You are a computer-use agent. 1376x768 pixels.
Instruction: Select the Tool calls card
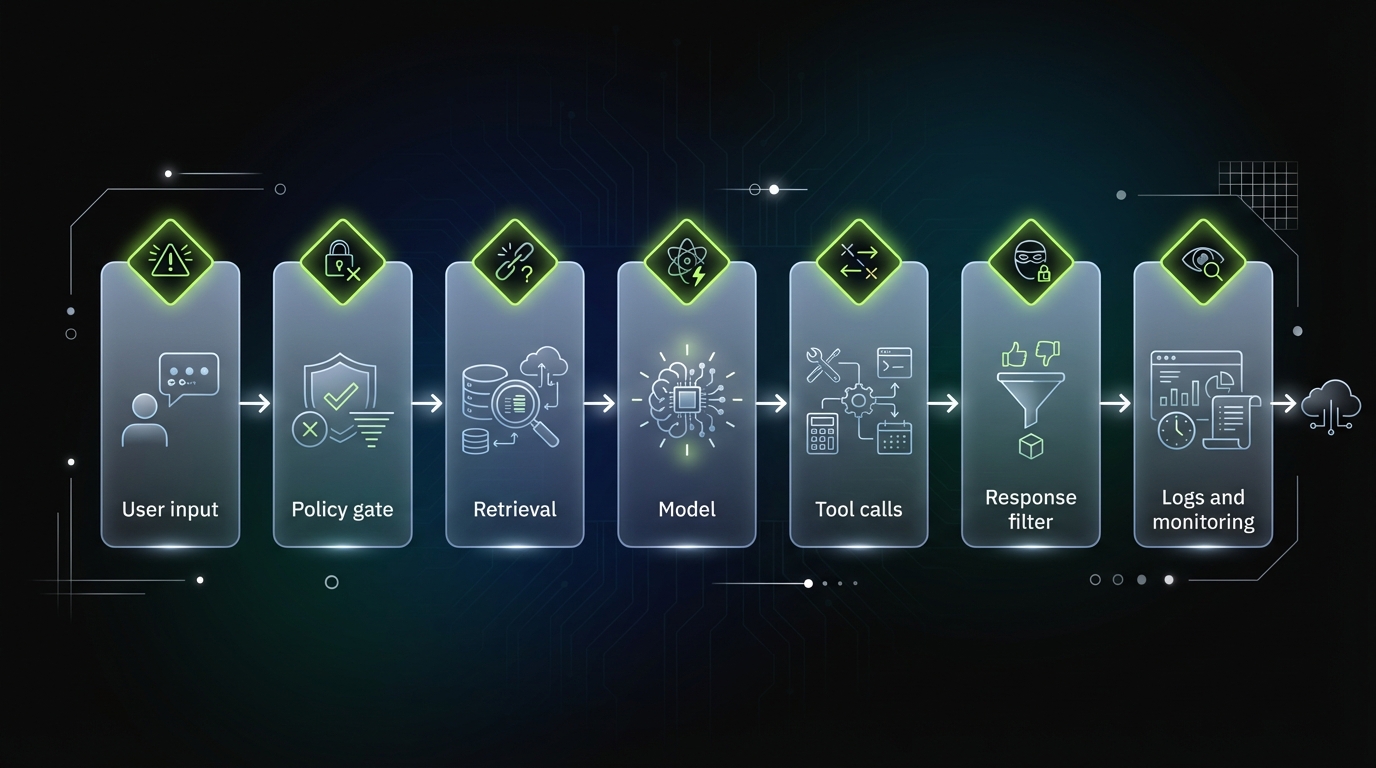(858, 420)
